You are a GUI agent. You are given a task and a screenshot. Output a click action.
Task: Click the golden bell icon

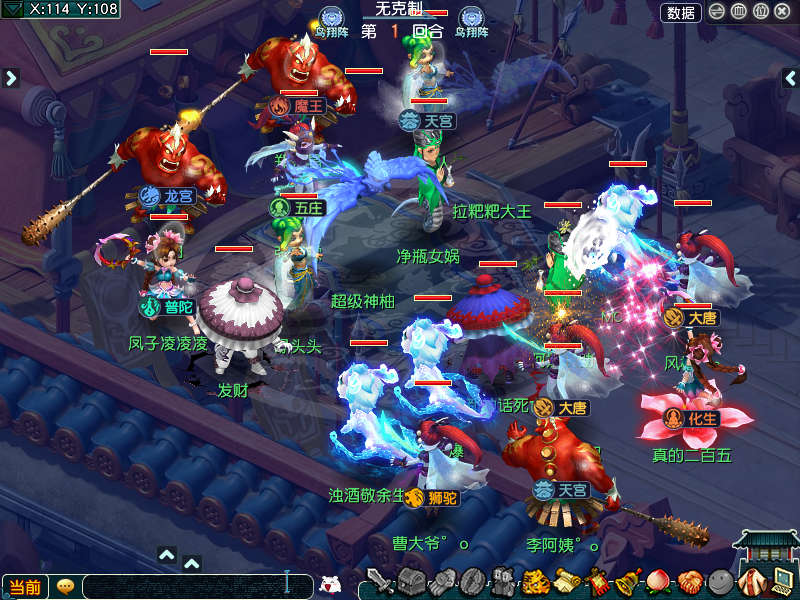click(628, 581)
